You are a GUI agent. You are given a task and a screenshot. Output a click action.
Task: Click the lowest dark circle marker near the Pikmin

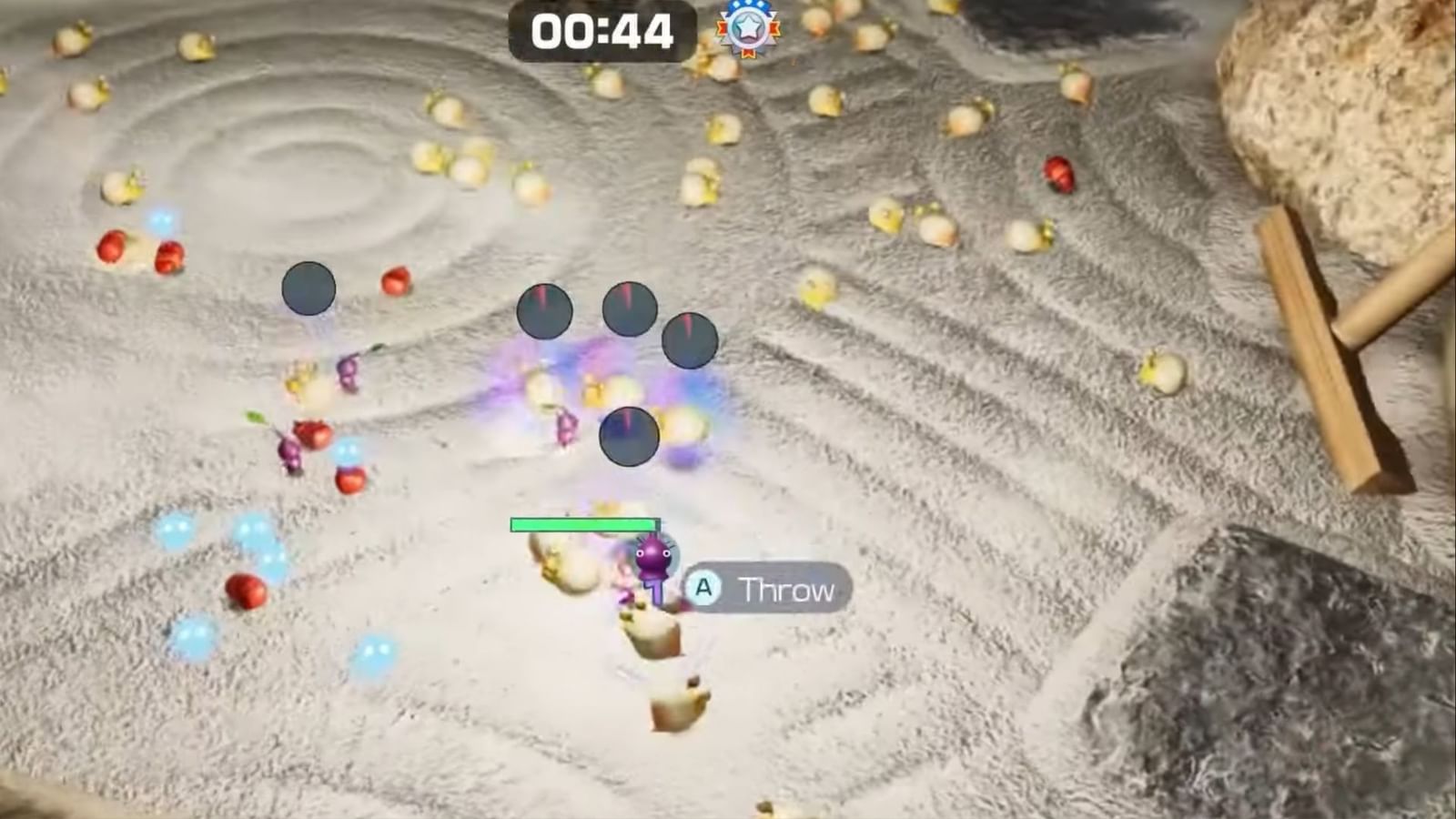[x=628, y=437]
